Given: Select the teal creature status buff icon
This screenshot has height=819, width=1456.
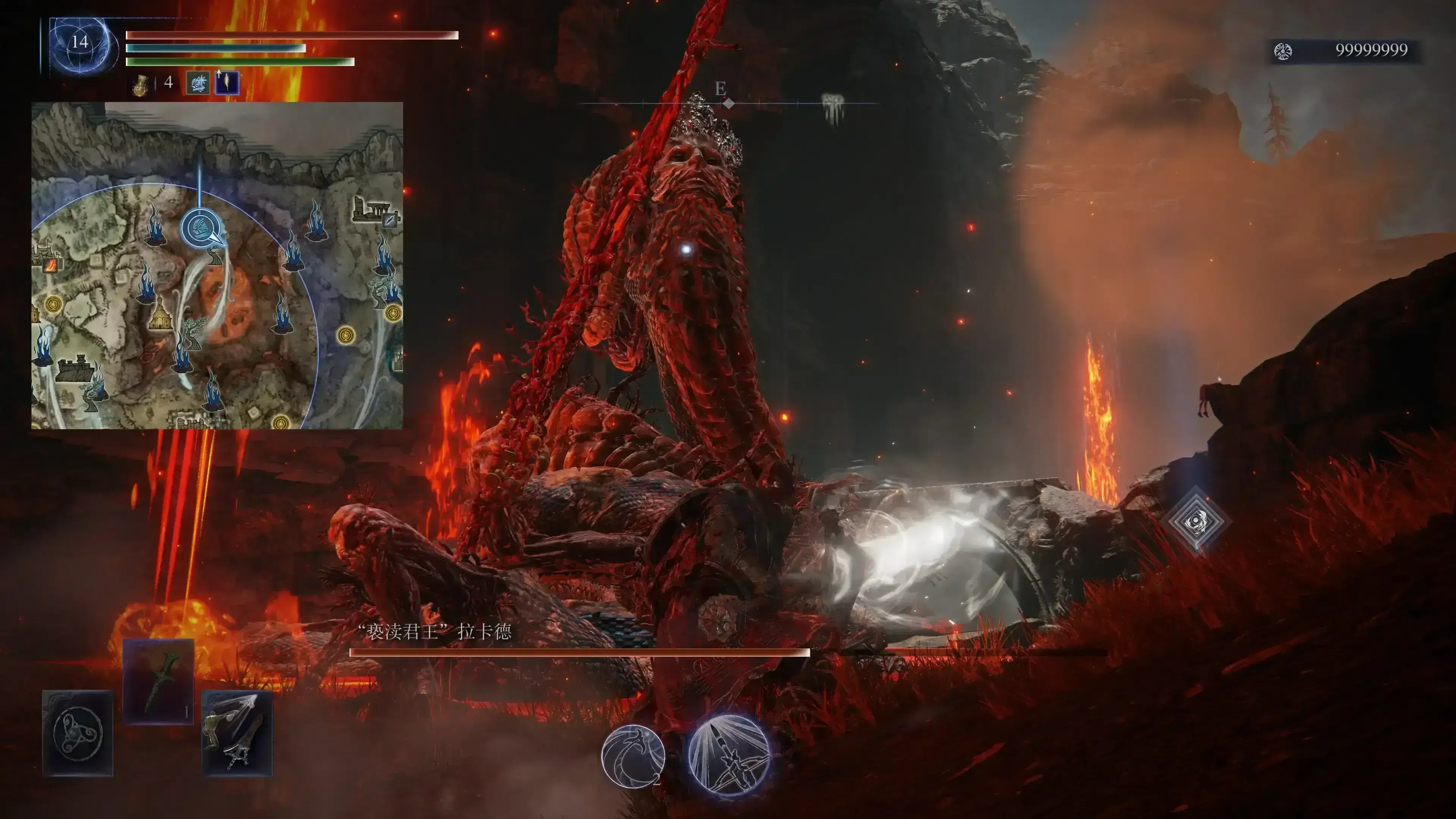Looking at the screenshot, I should 198,83.
